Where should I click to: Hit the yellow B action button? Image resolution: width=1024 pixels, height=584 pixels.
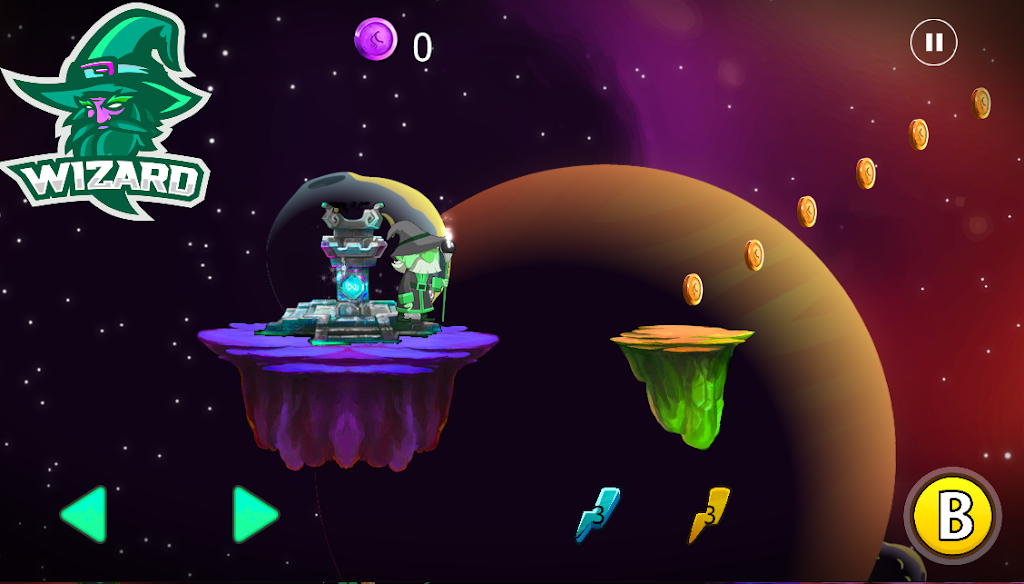[952, 516]
